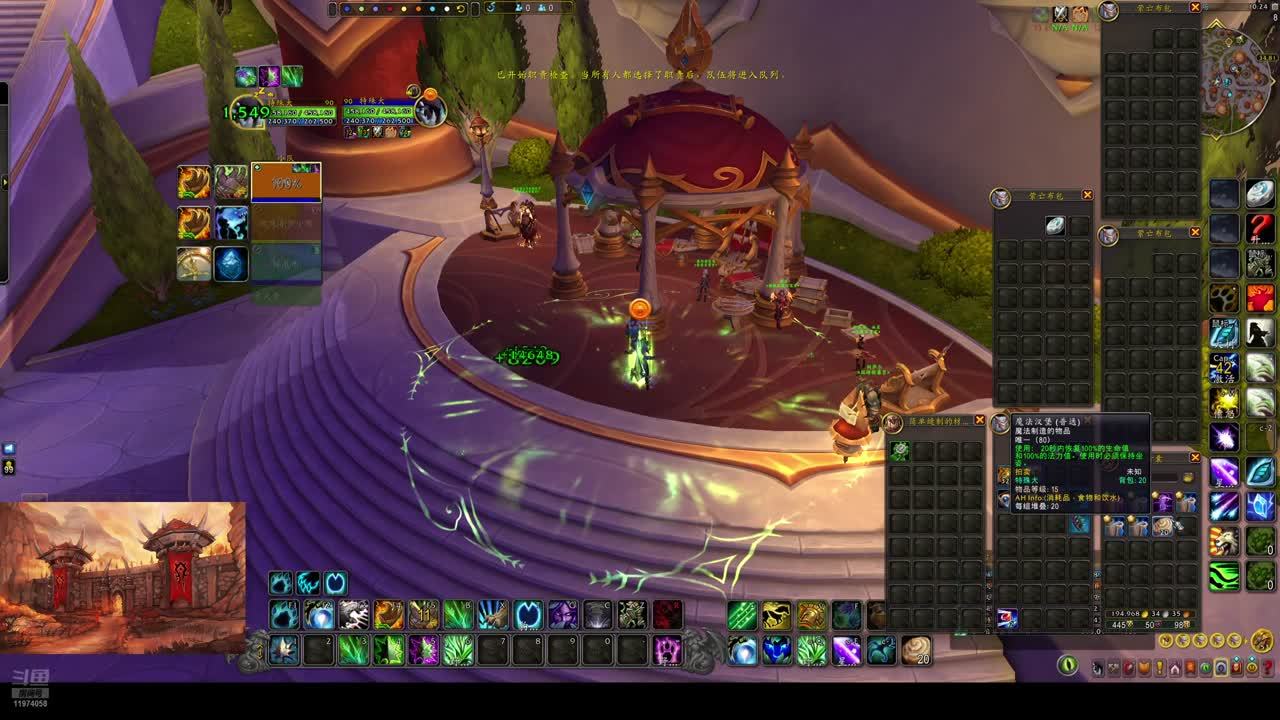Viewport: 1280px width, 720px height.
Task: Activate the purple paw ability
Action: pos(668,651)
